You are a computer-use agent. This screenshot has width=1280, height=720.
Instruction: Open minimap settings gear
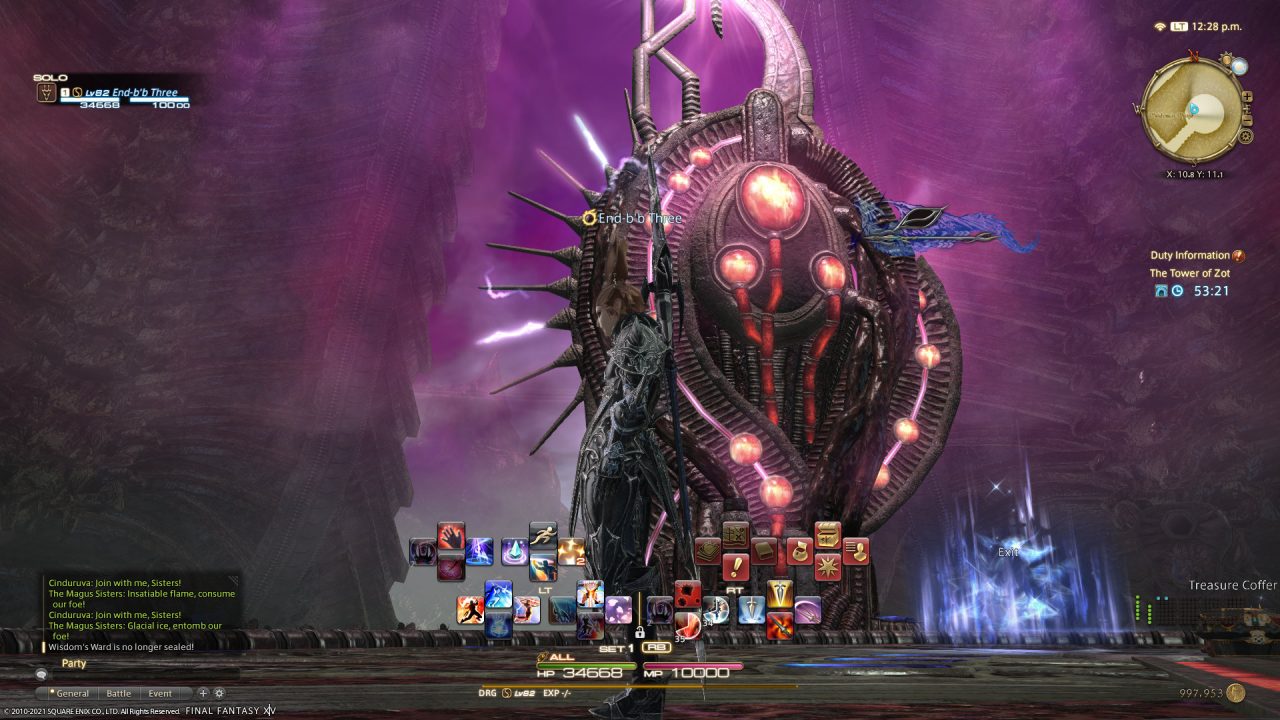click(x=1245, y=137)
